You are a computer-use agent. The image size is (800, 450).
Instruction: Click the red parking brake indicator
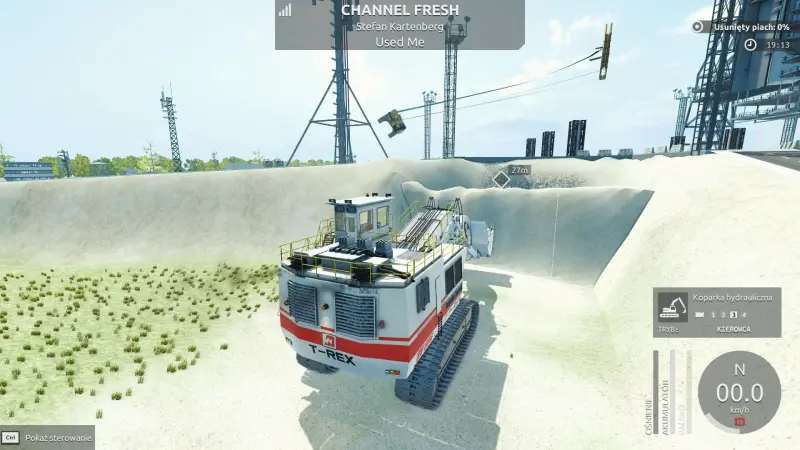tap(740, 421)
